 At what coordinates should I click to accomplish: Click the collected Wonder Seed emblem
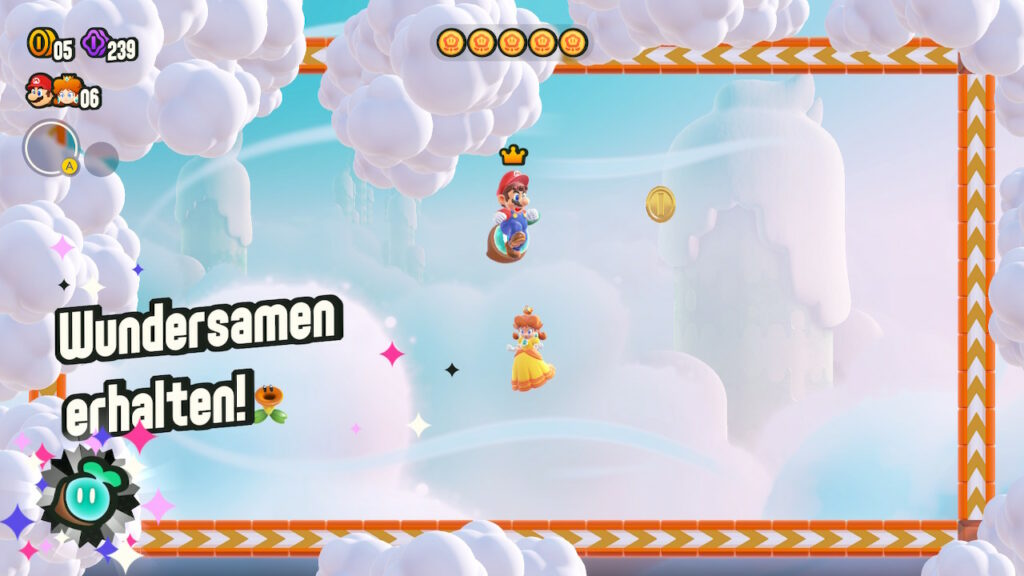click(x=90, y=496)
